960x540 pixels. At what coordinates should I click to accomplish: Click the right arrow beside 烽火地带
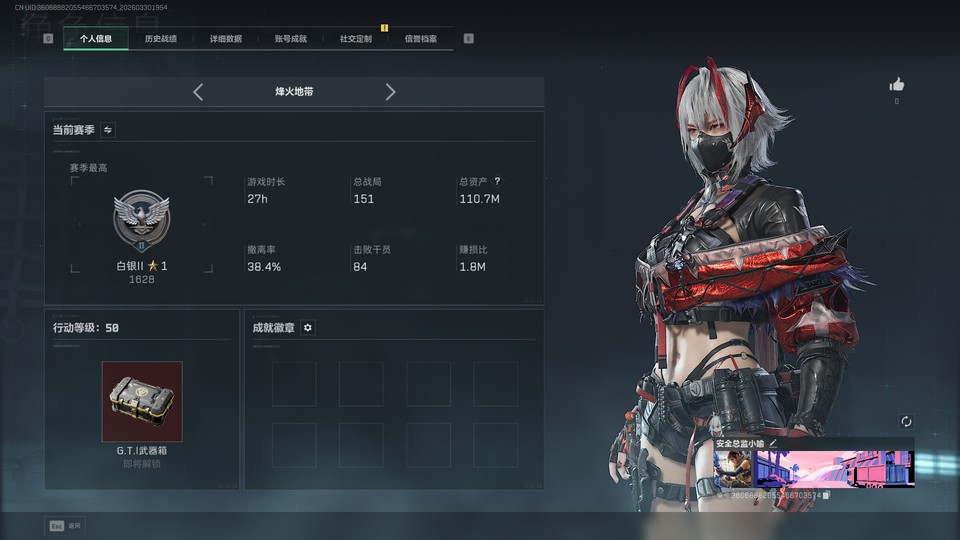pos(390,92)
